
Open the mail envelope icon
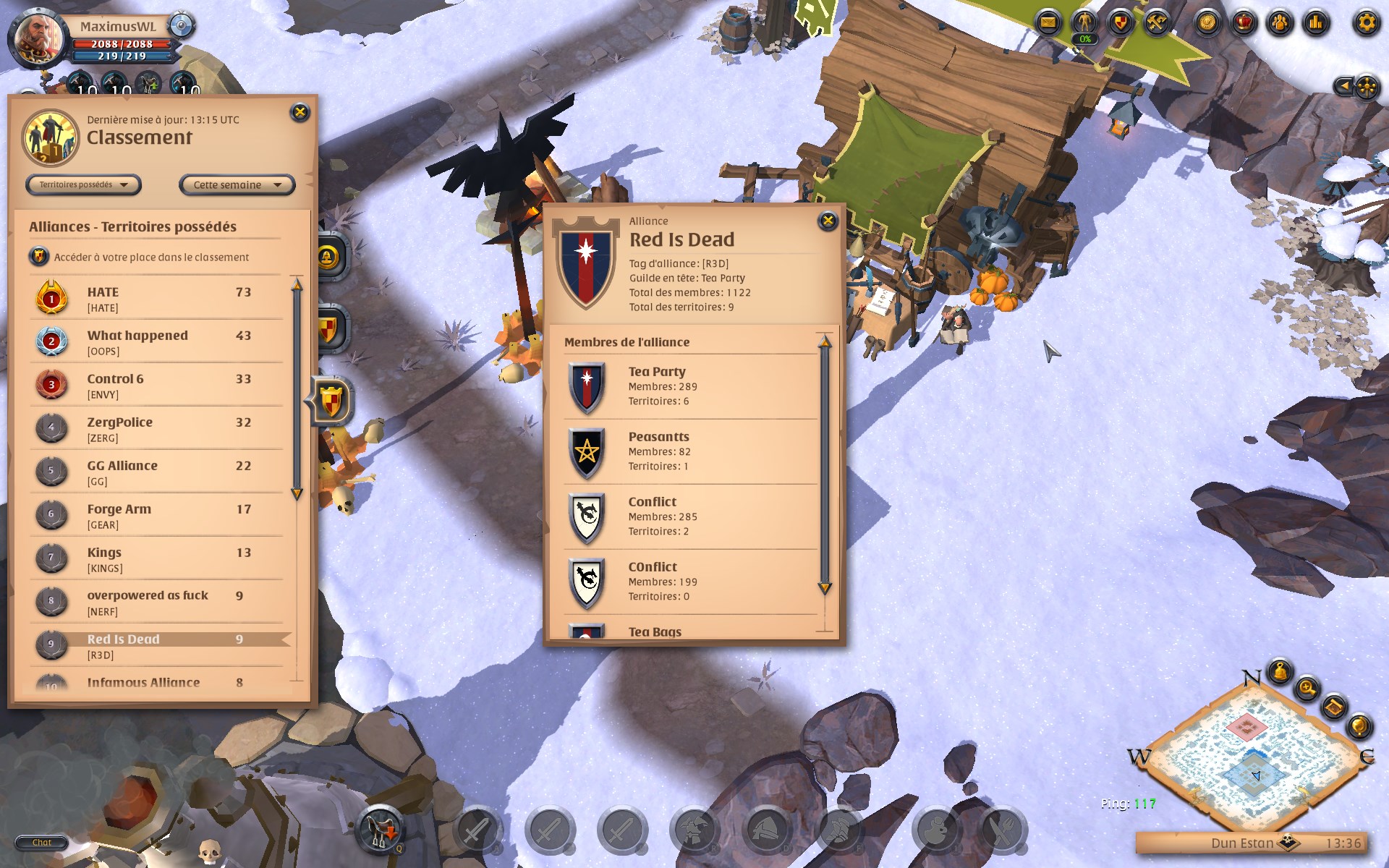1048,23
